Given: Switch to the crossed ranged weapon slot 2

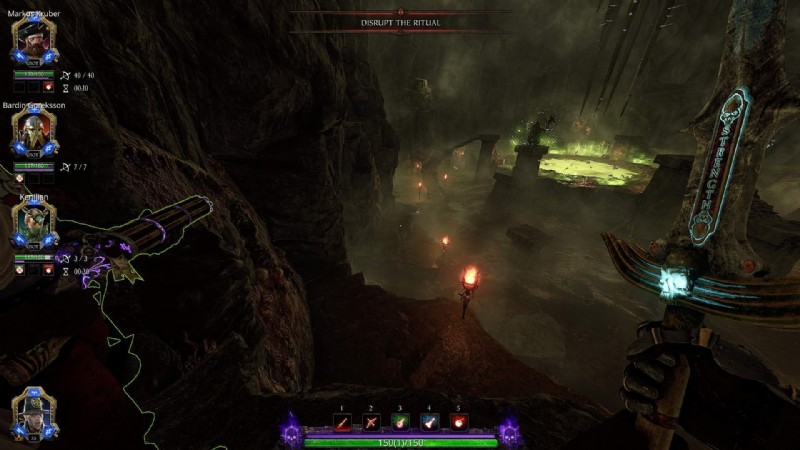Looking at the screenshot, I should [371, 422].
